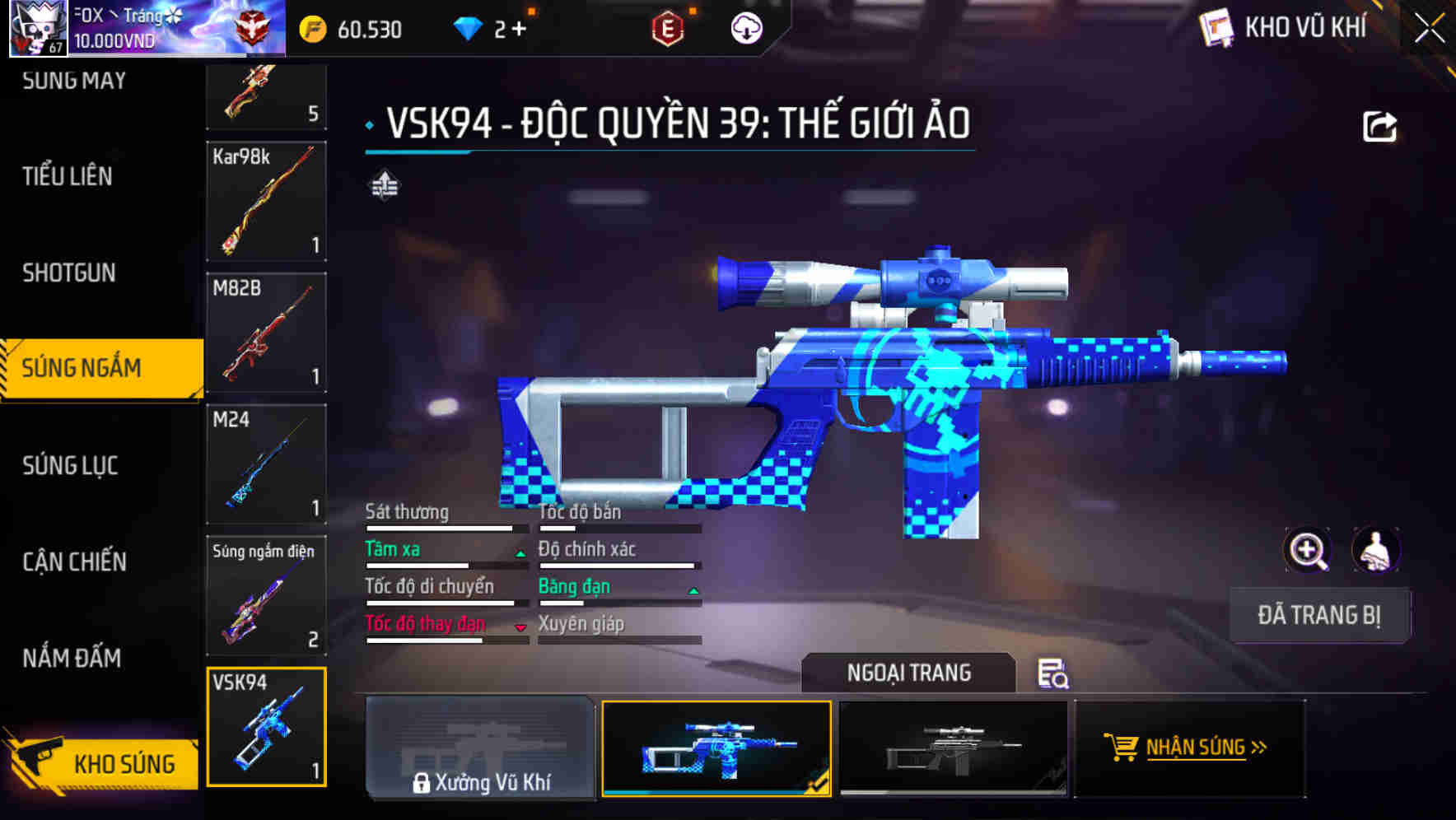Tap diamond icon to top up diamonds
The height and width of the screenshot is (820, 1456).
(468, 27)
